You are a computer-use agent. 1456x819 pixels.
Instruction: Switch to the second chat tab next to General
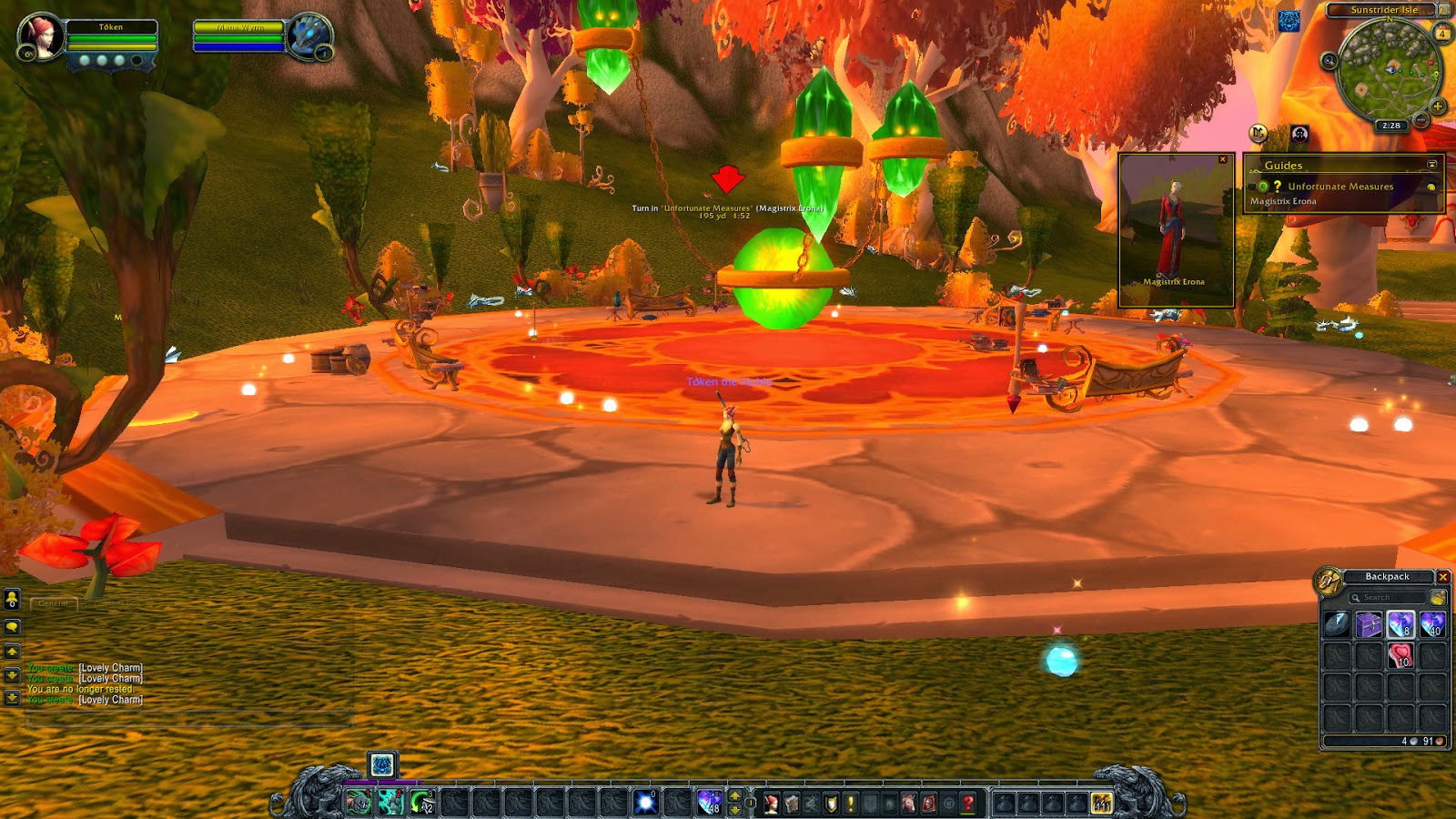coord(116,602)
